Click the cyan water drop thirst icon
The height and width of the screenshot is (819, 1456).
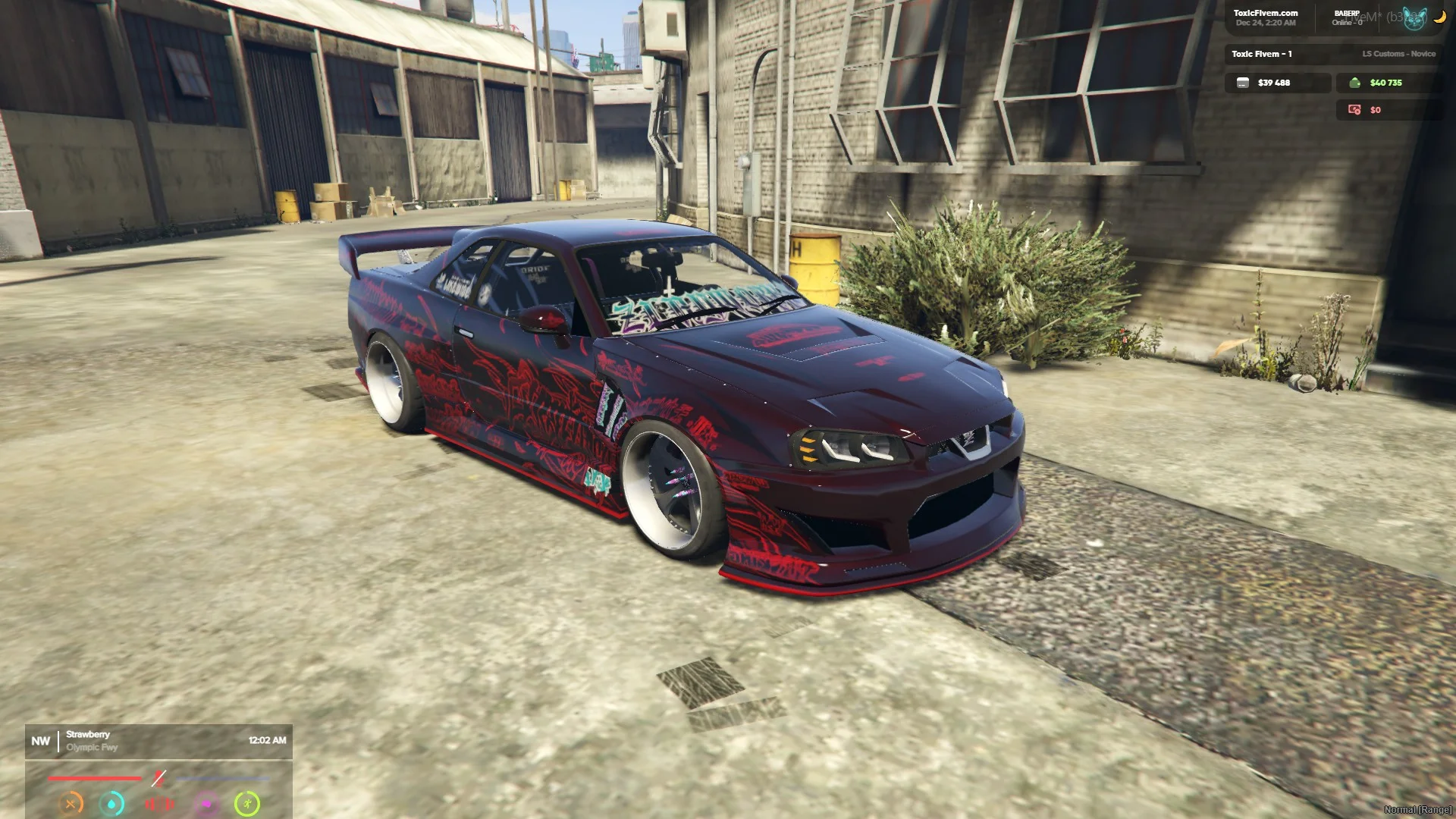(112, 804)
